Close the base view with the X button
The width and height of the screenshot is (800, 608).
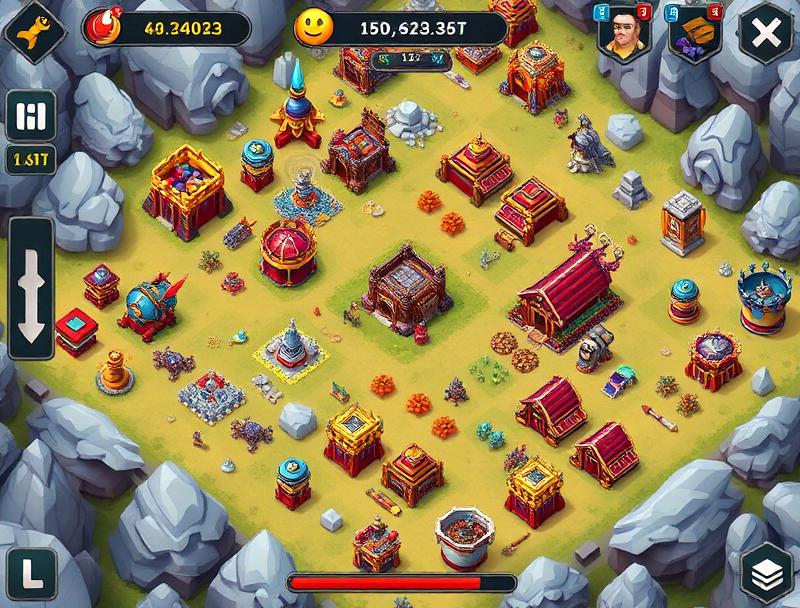765,34
